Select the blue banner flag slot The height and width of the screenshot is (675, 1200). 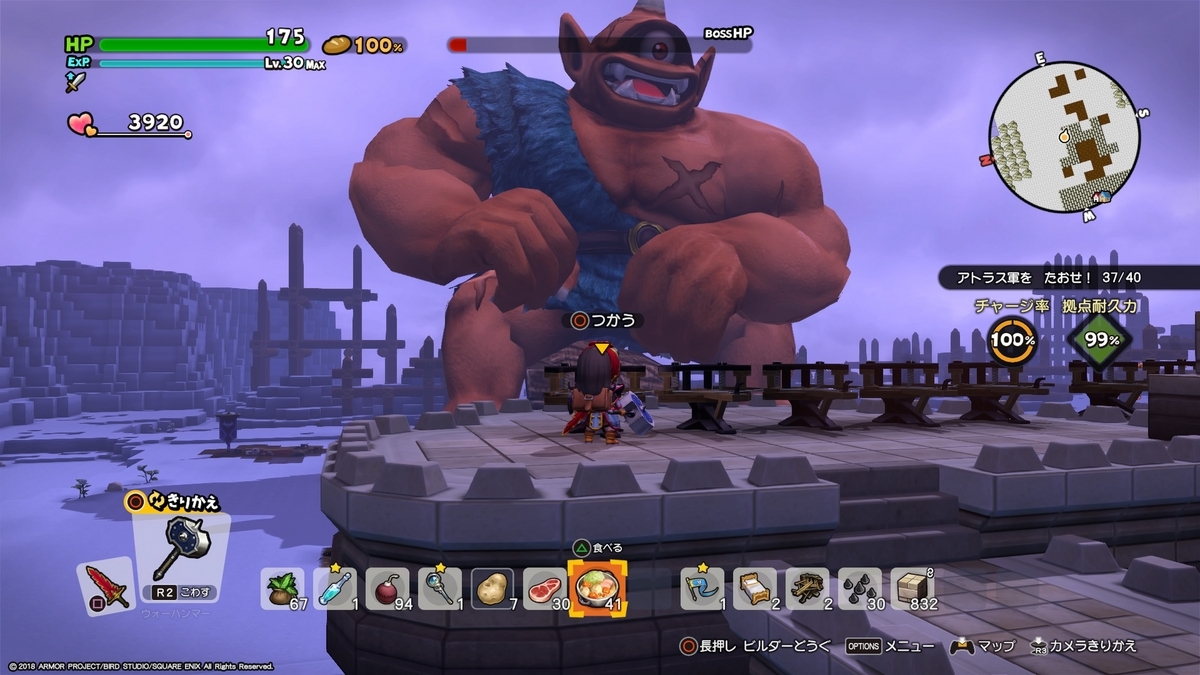(703, 589)
